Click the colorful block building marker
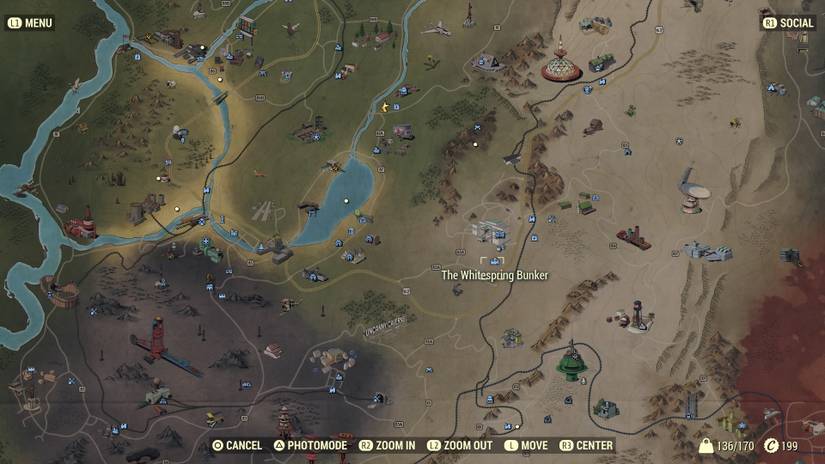825x464 pixels. [245, 26]
